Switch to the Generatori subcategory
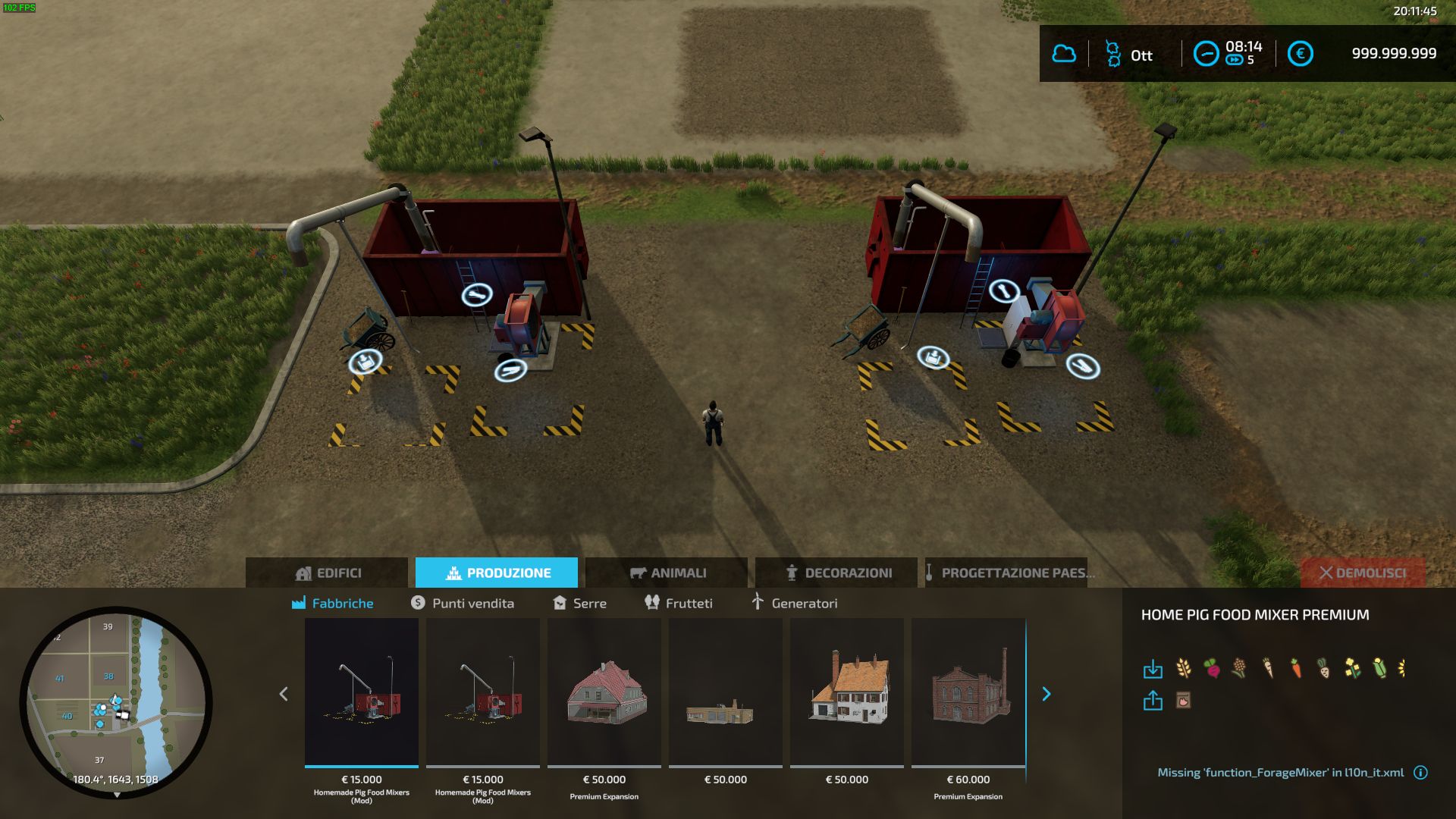The image size is (1456, 819). (x=794, y=603)
